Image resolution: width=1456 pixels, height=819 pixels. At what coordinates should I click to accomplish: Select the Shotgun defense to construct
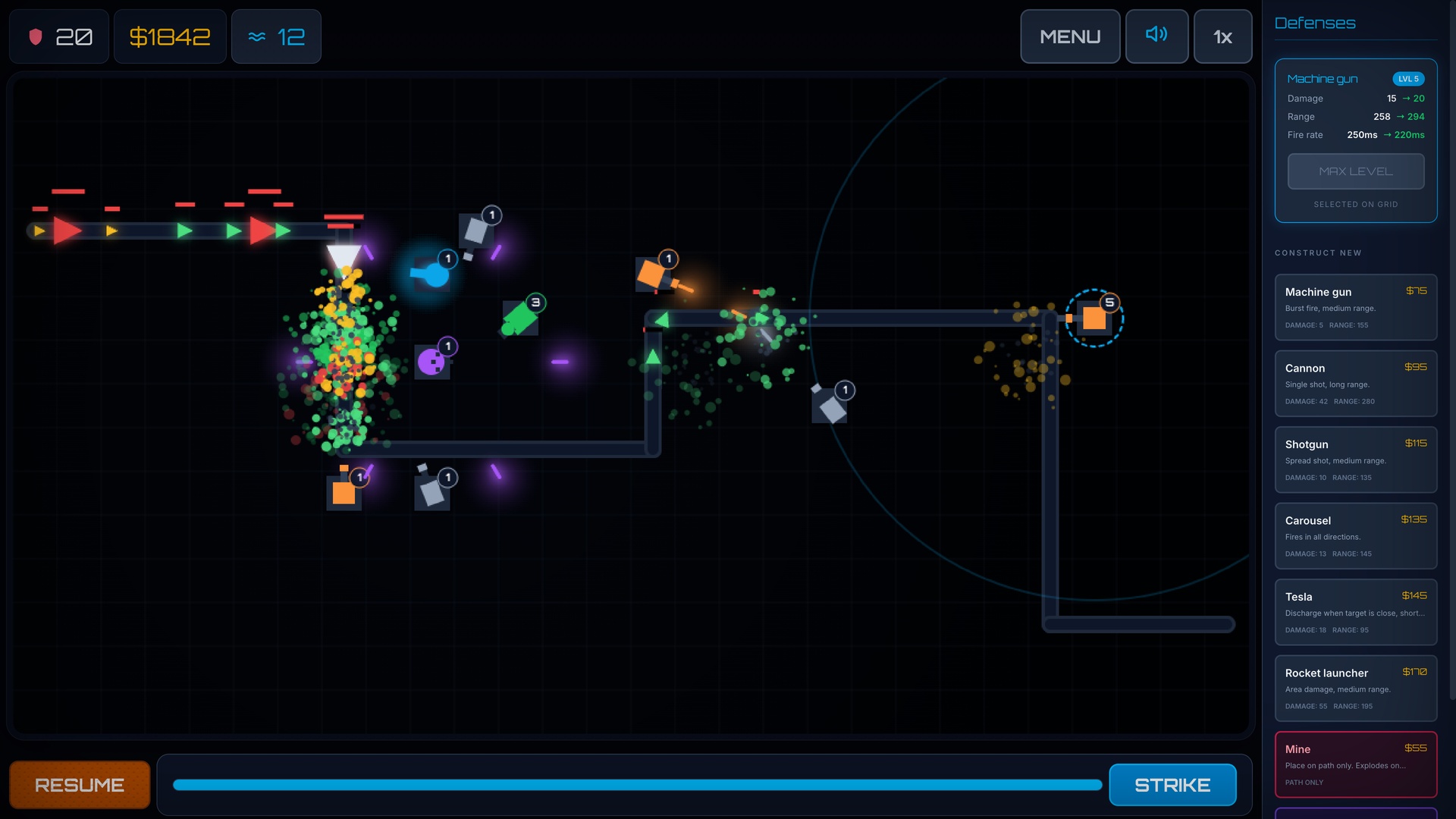click(x=1356, y=460)
